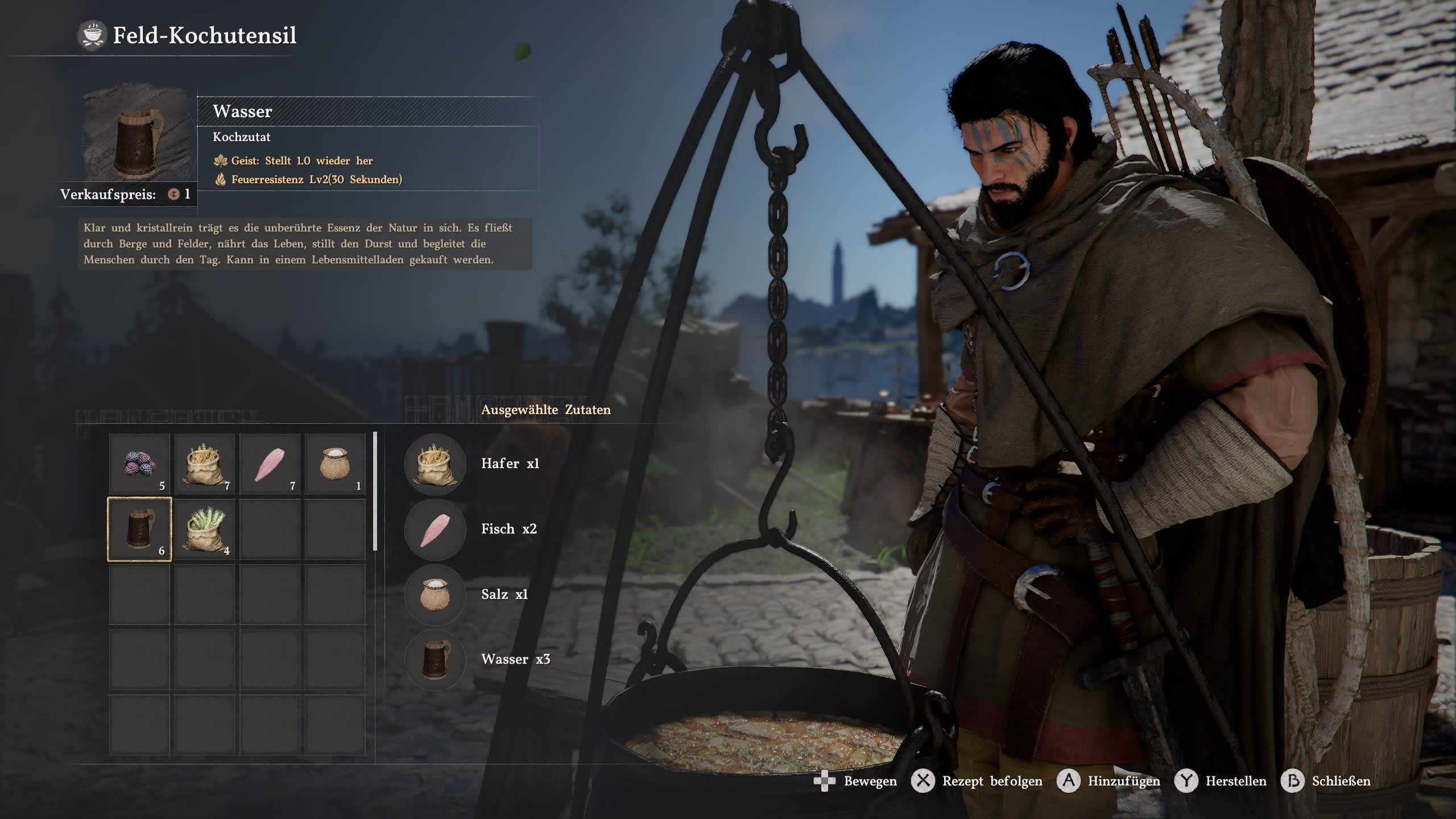
Task: Select the green herb sack slot
Action: tap(205, 530)
